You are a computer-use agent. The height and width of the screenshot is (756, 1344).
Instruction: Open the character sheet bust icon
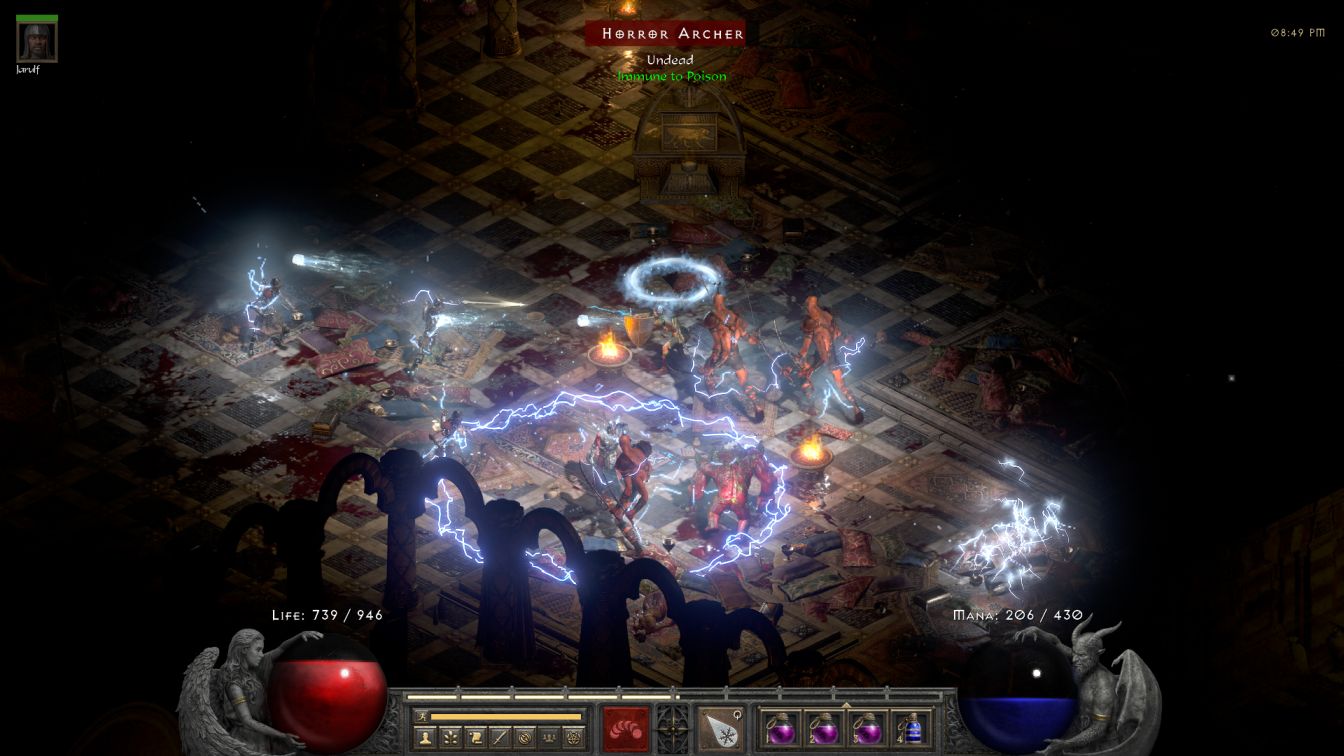(426, 738)
